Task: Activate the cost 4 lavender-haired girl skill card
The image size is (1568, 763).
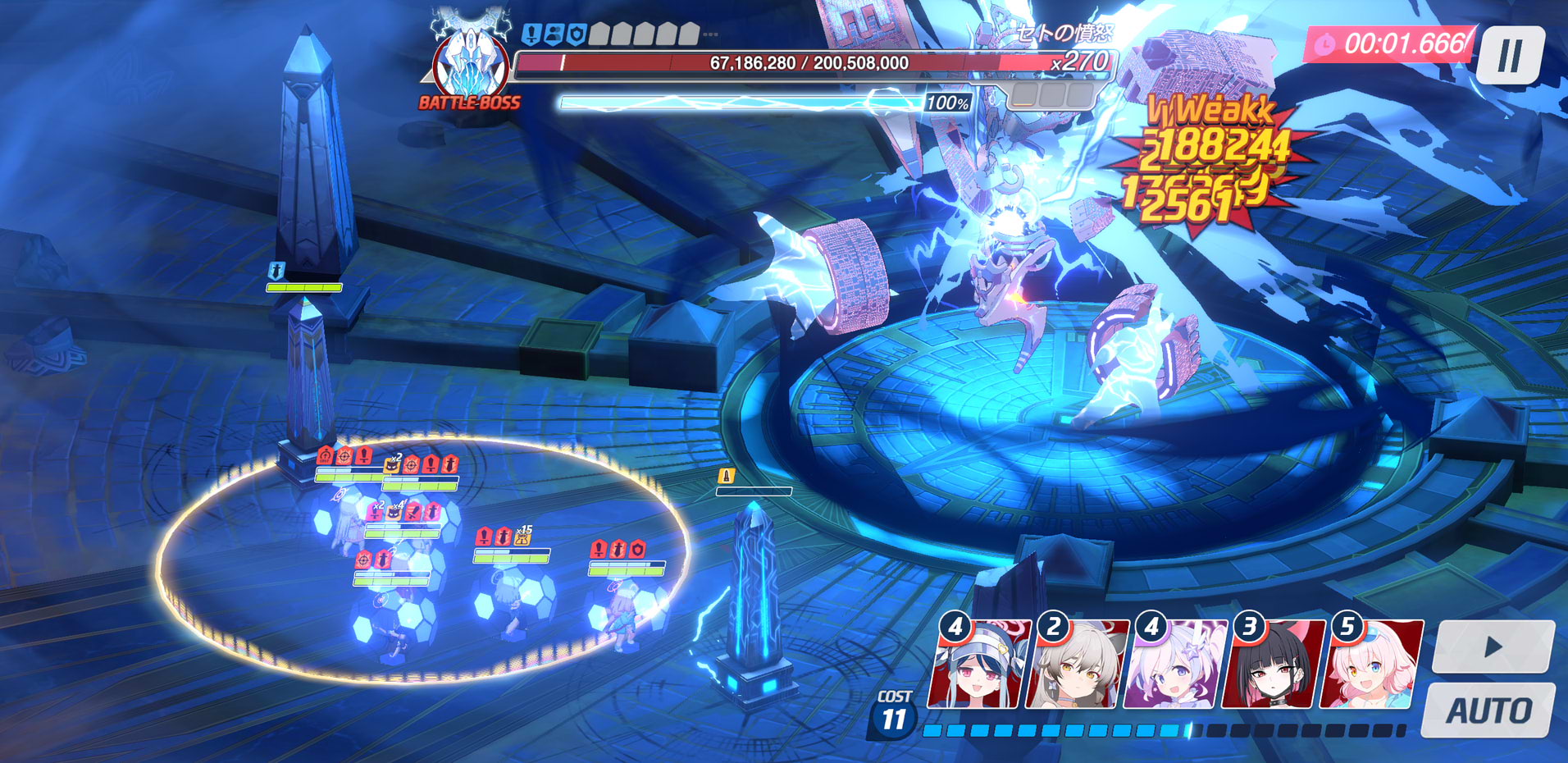Action: point(1174,666)
